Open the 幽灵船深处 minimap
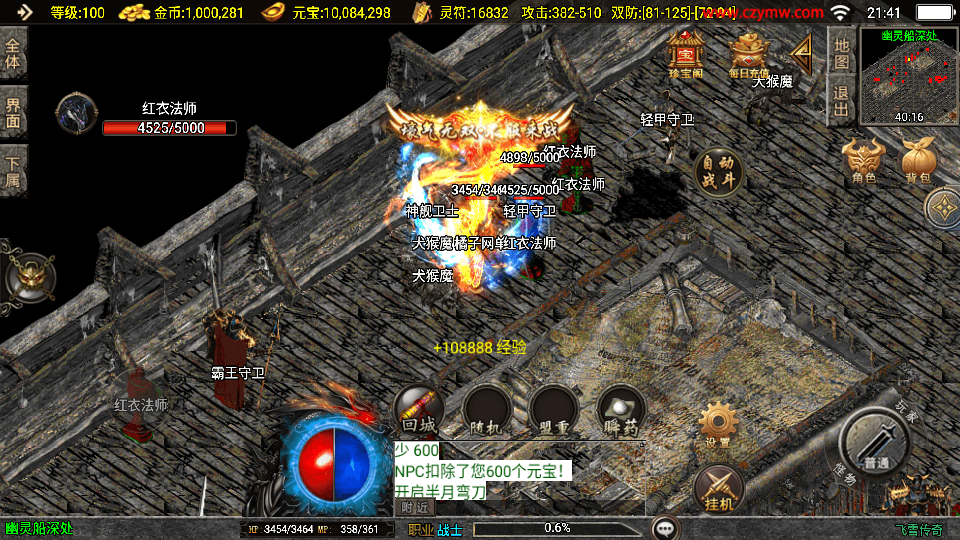The height and width of the screenshot is (540, 960). click(908, 75)
